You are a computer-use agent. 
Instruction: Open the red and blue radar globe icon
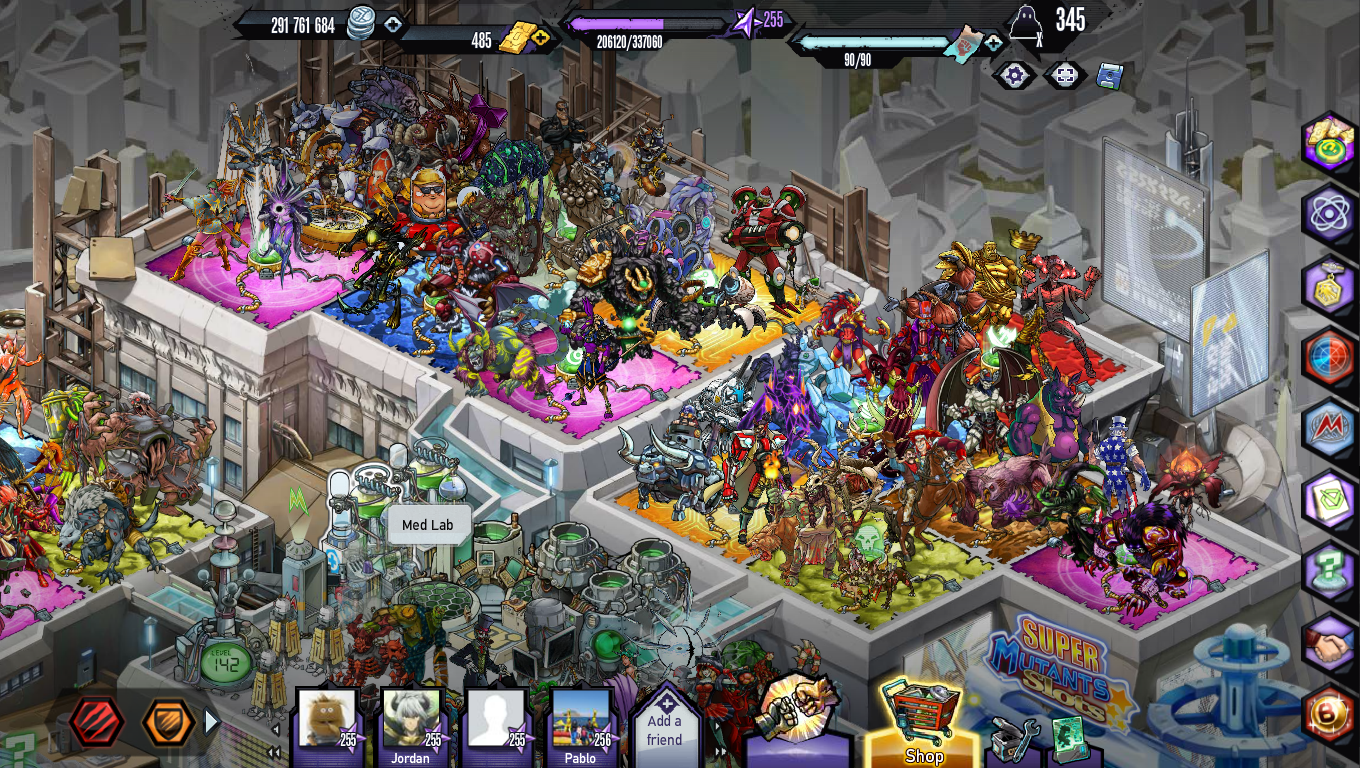tap(1329, 356)
